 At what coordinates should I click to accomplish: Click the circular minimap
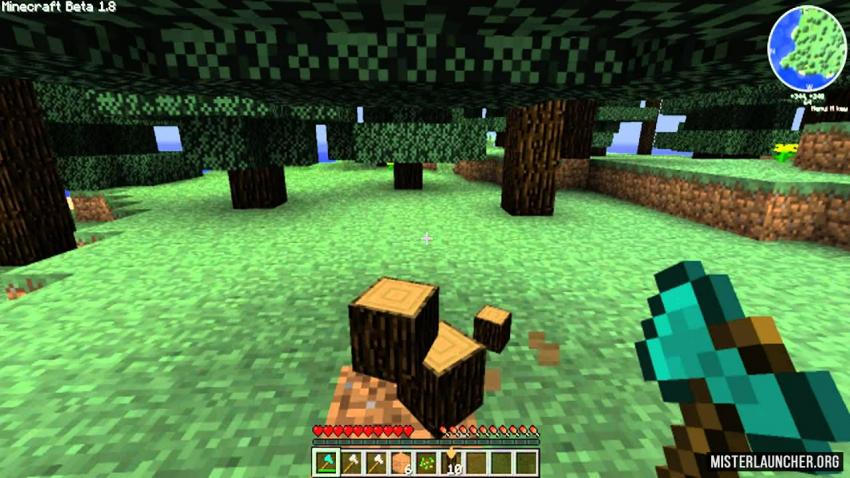pyautogui.click(x=806, y=47)
